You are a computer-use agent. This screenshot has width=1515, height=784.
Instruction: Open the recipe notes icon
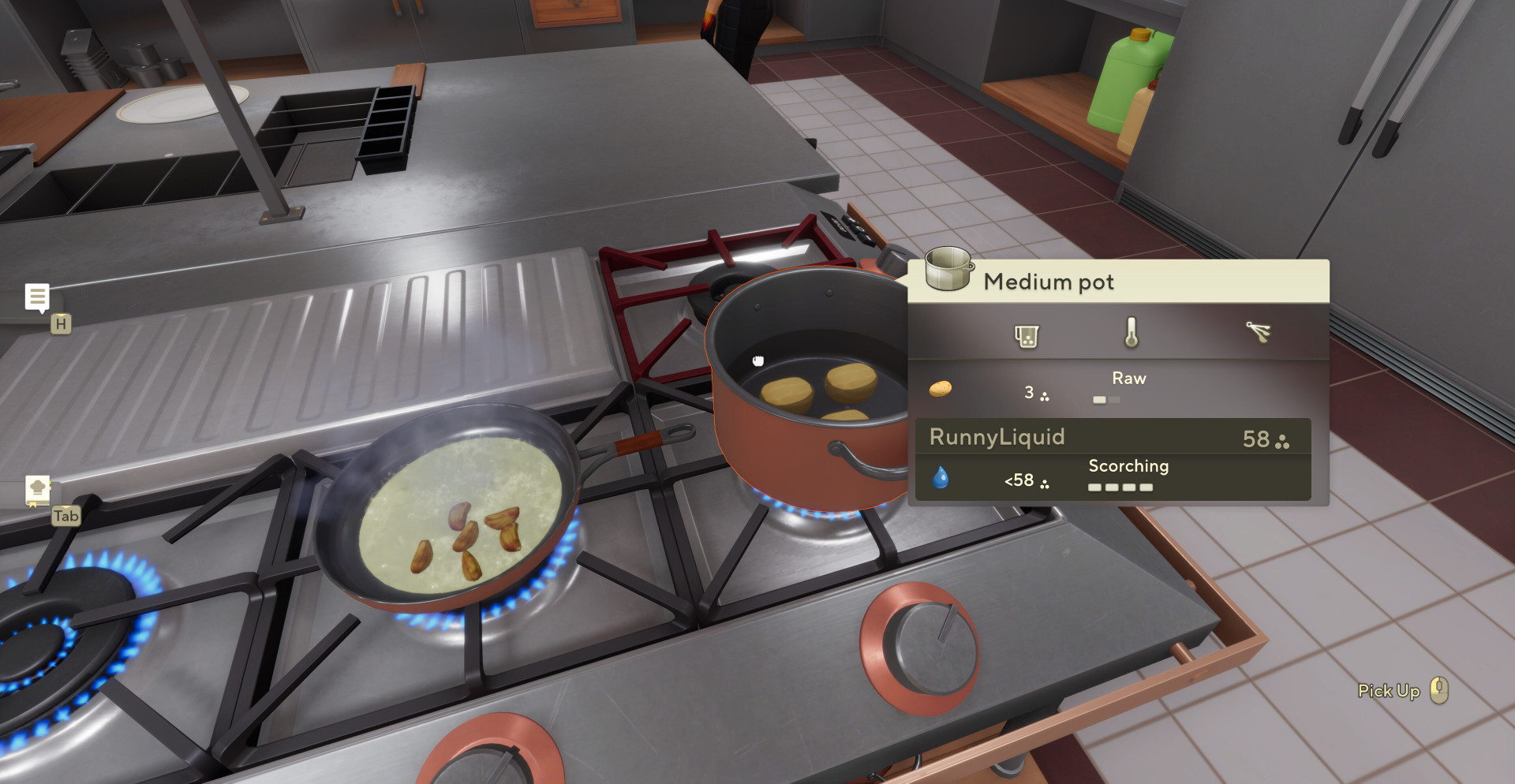pyautogui.click(x=37, y=297)
